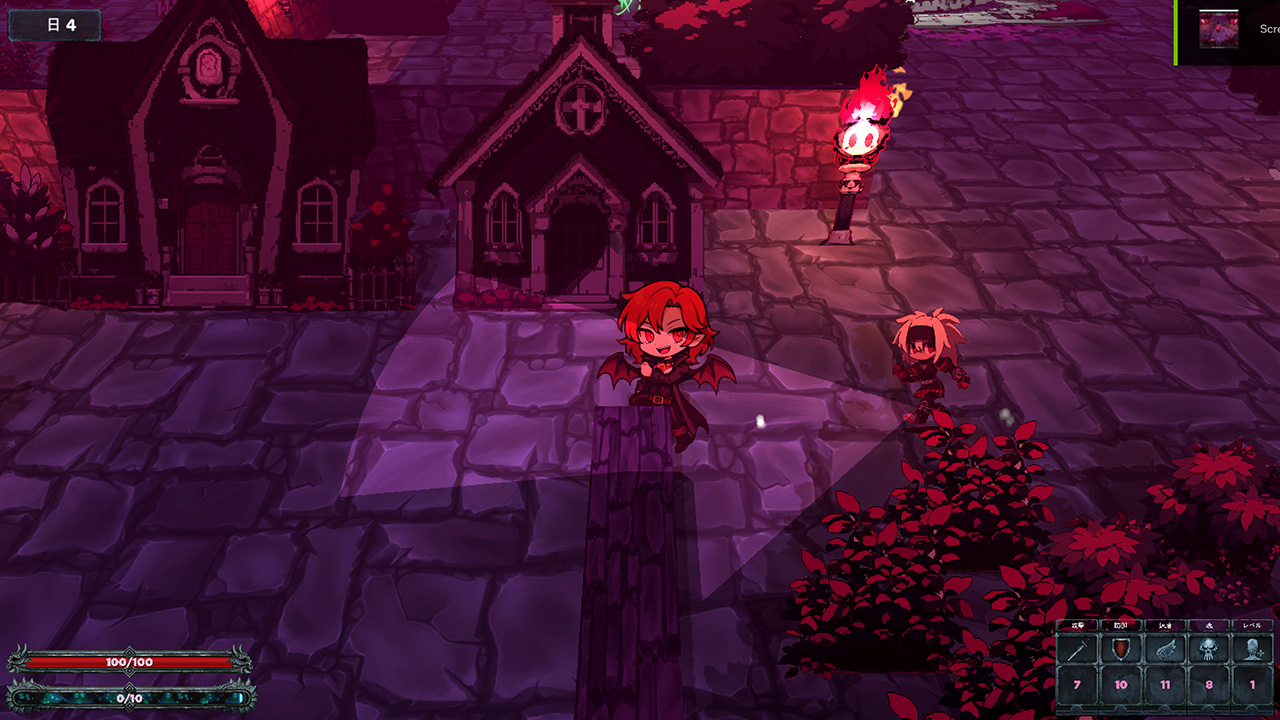Image resolution: width=1280 pixels, height=720 pixels.
Task: Select the red shield defense icon
Action: point(1121,649)
